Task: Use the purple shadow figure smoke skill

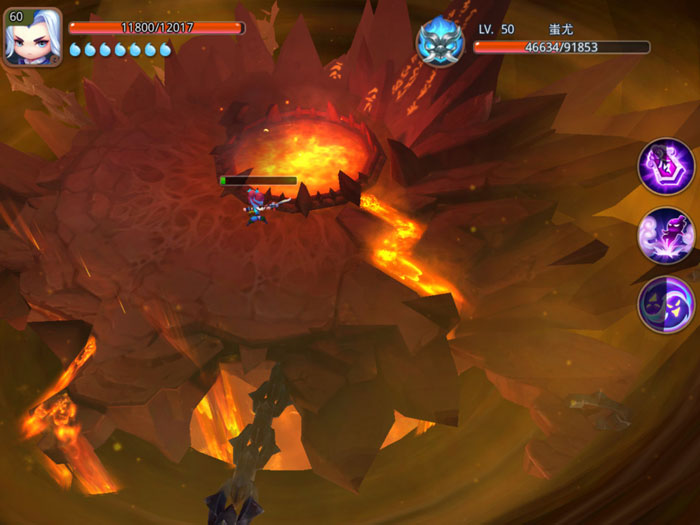Action: [x=666, y=235]
